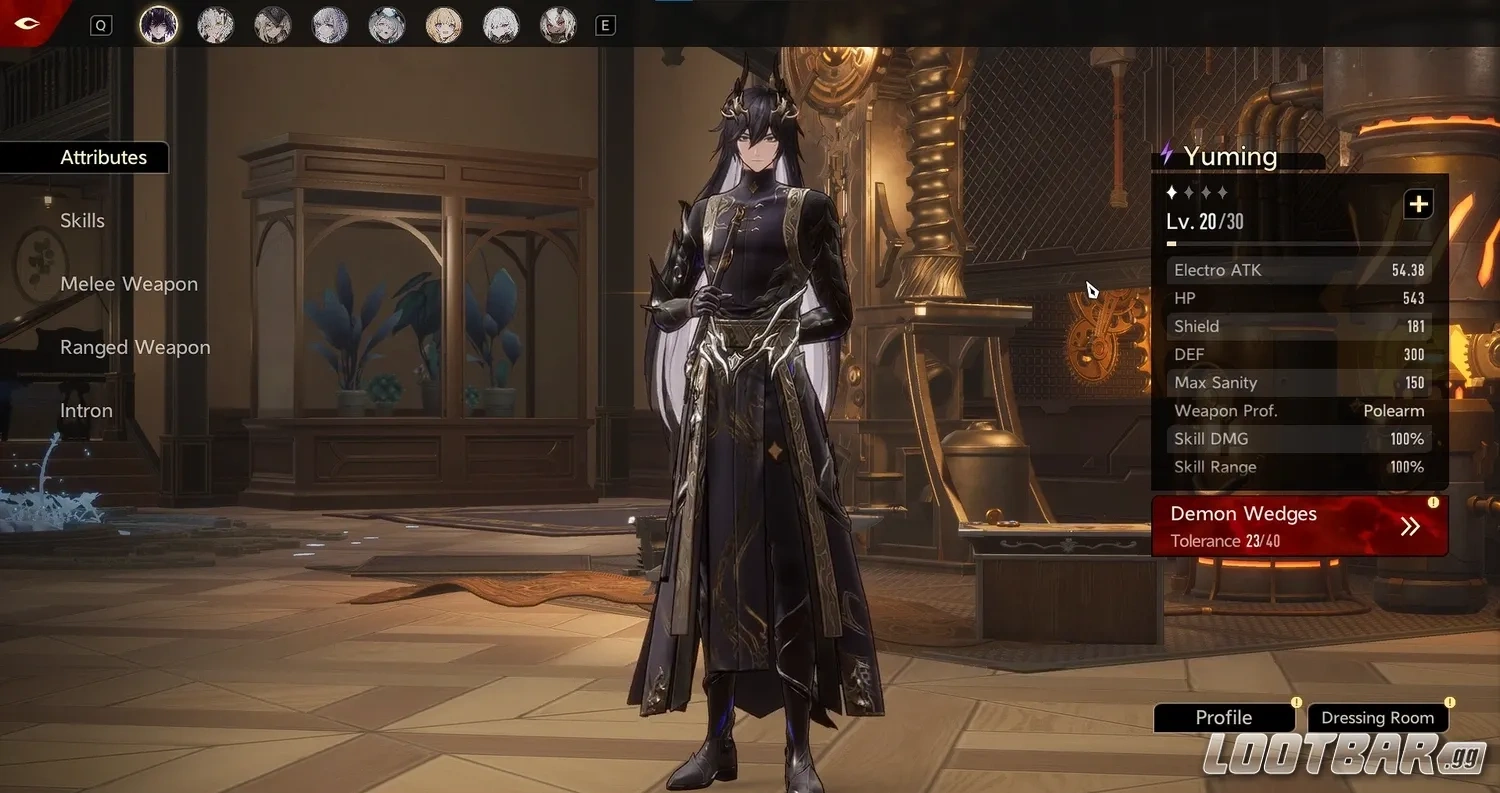Open the level-up panel via the plus button
1500x793 pixels.
(1418, 203)
